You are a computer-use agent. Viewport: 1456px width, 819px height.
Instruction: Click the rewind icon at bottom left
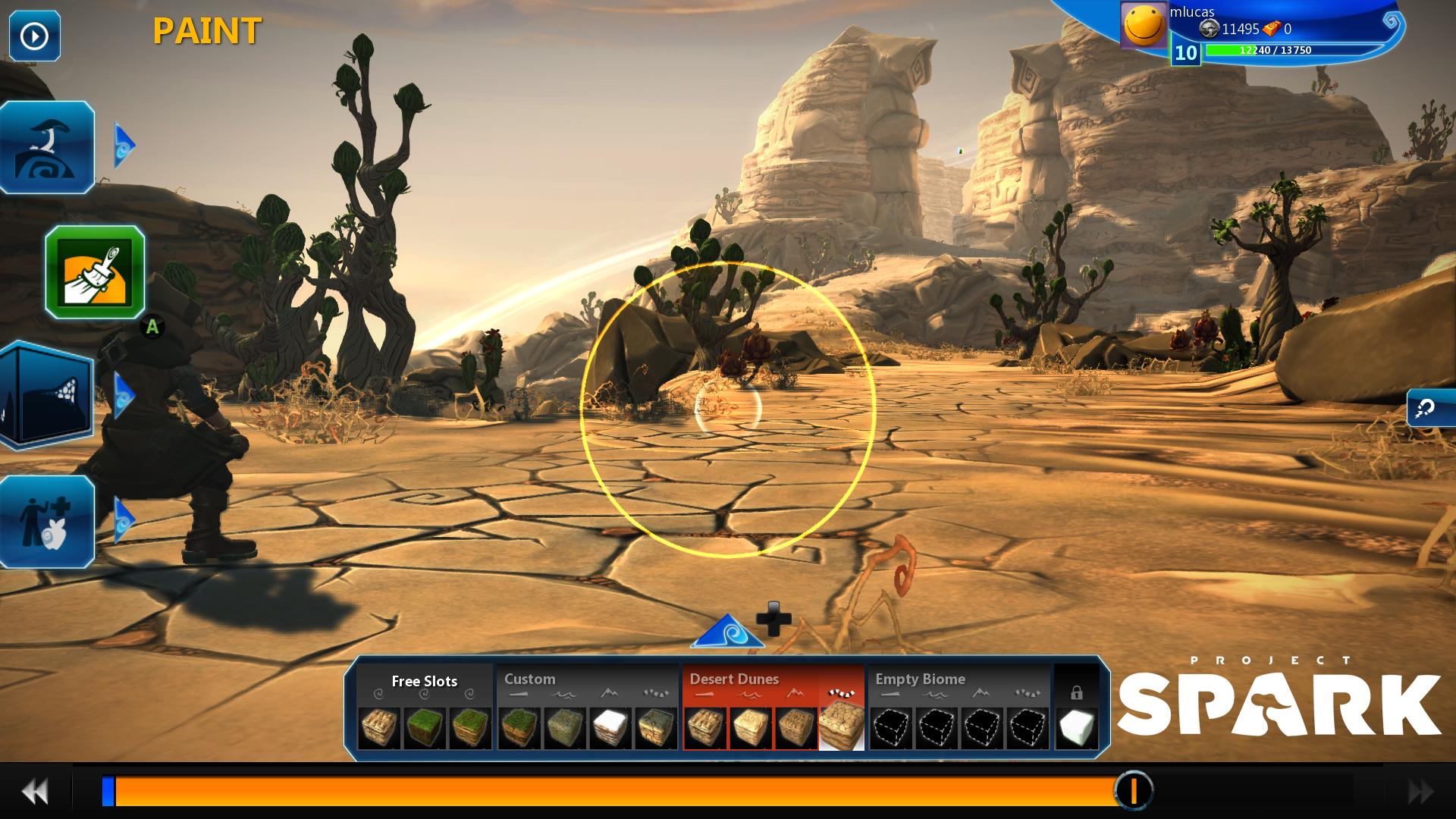pos(34,792)
